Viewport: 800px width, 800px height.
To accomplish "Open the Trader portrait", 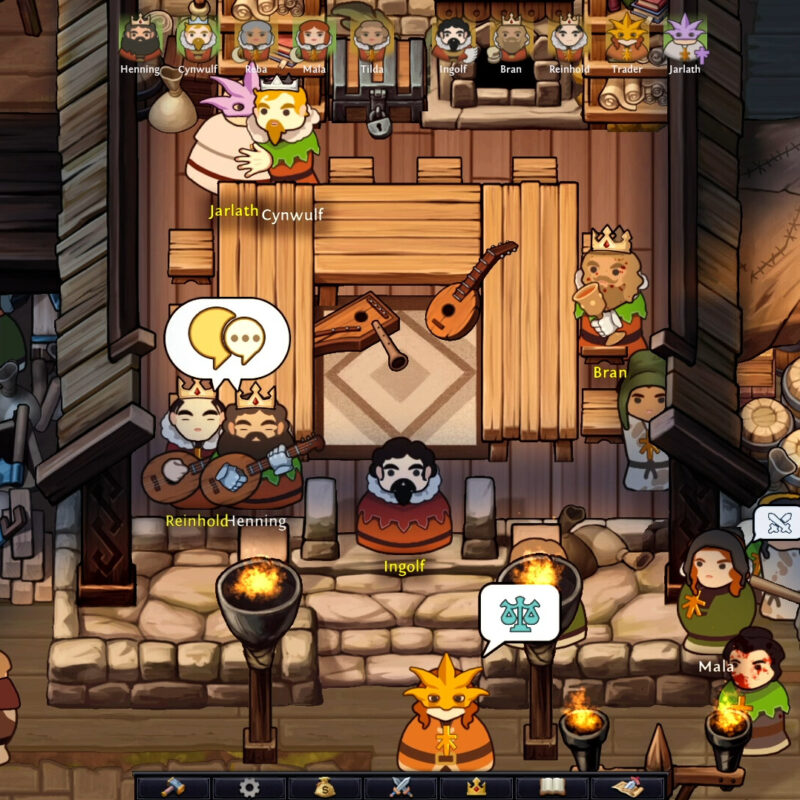I will [627, 40].
